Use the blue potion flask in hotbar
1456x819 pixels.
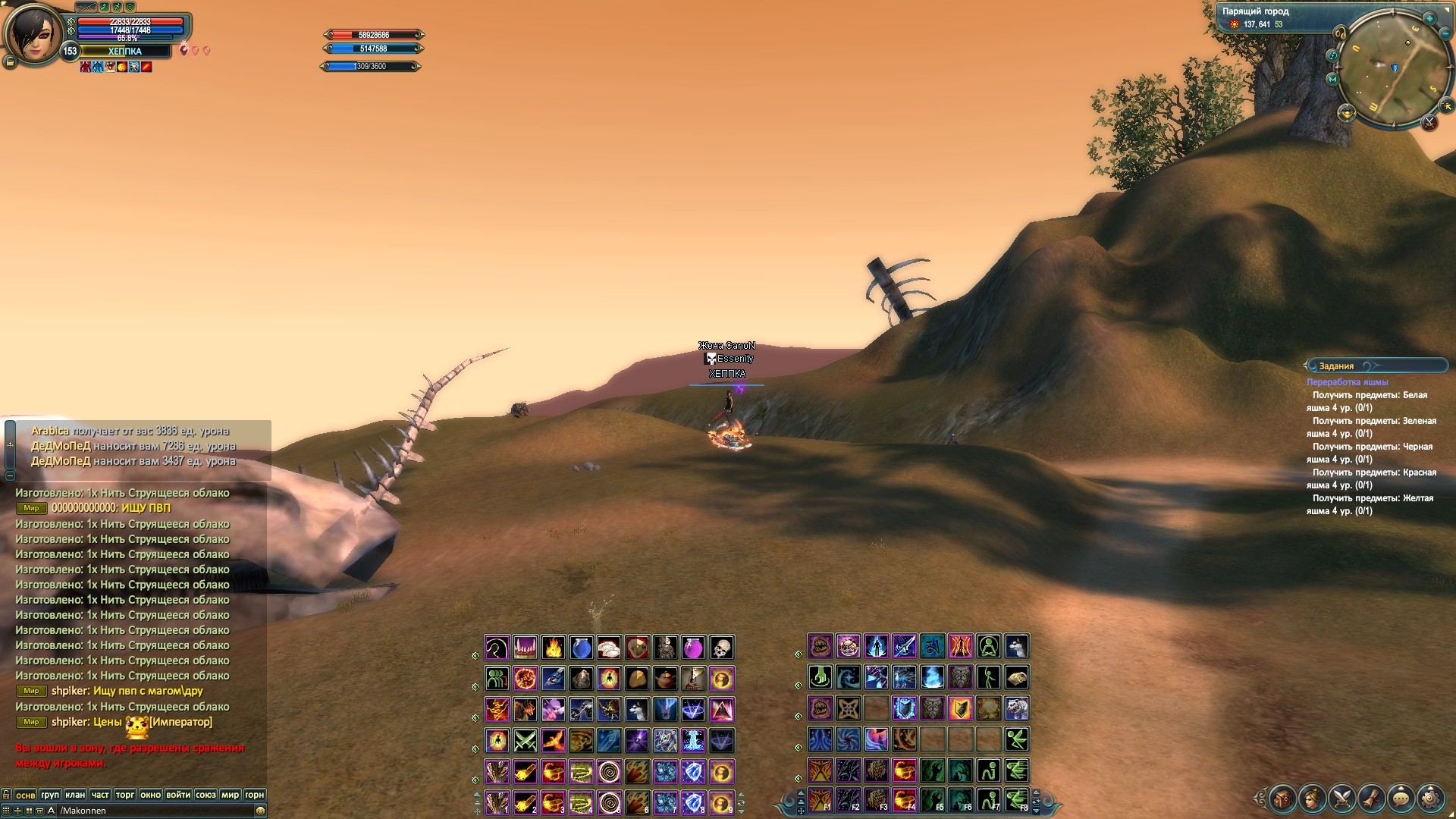pos(582,648)
